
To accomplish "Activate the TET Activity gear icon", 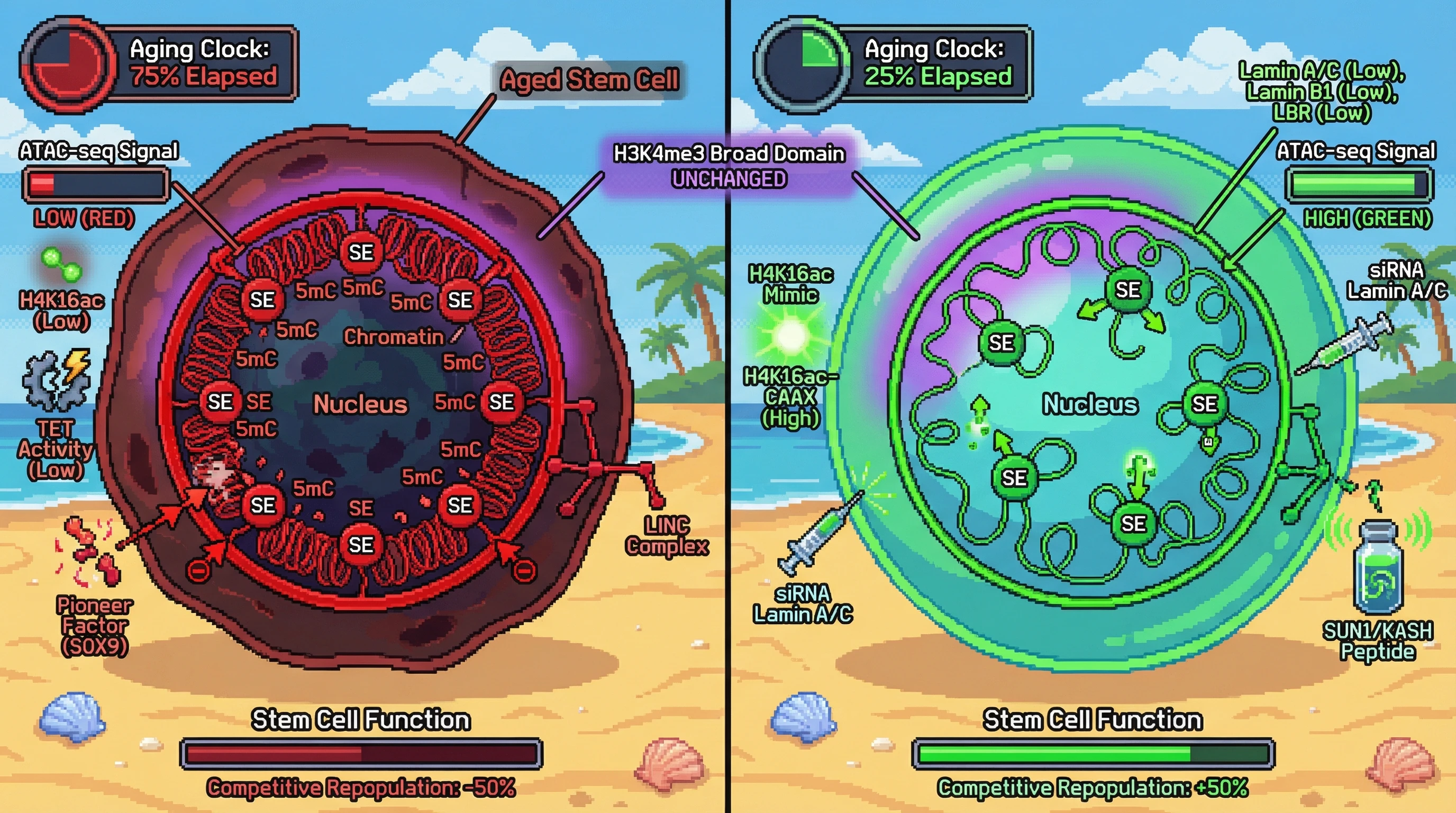I will click(57, 379).
